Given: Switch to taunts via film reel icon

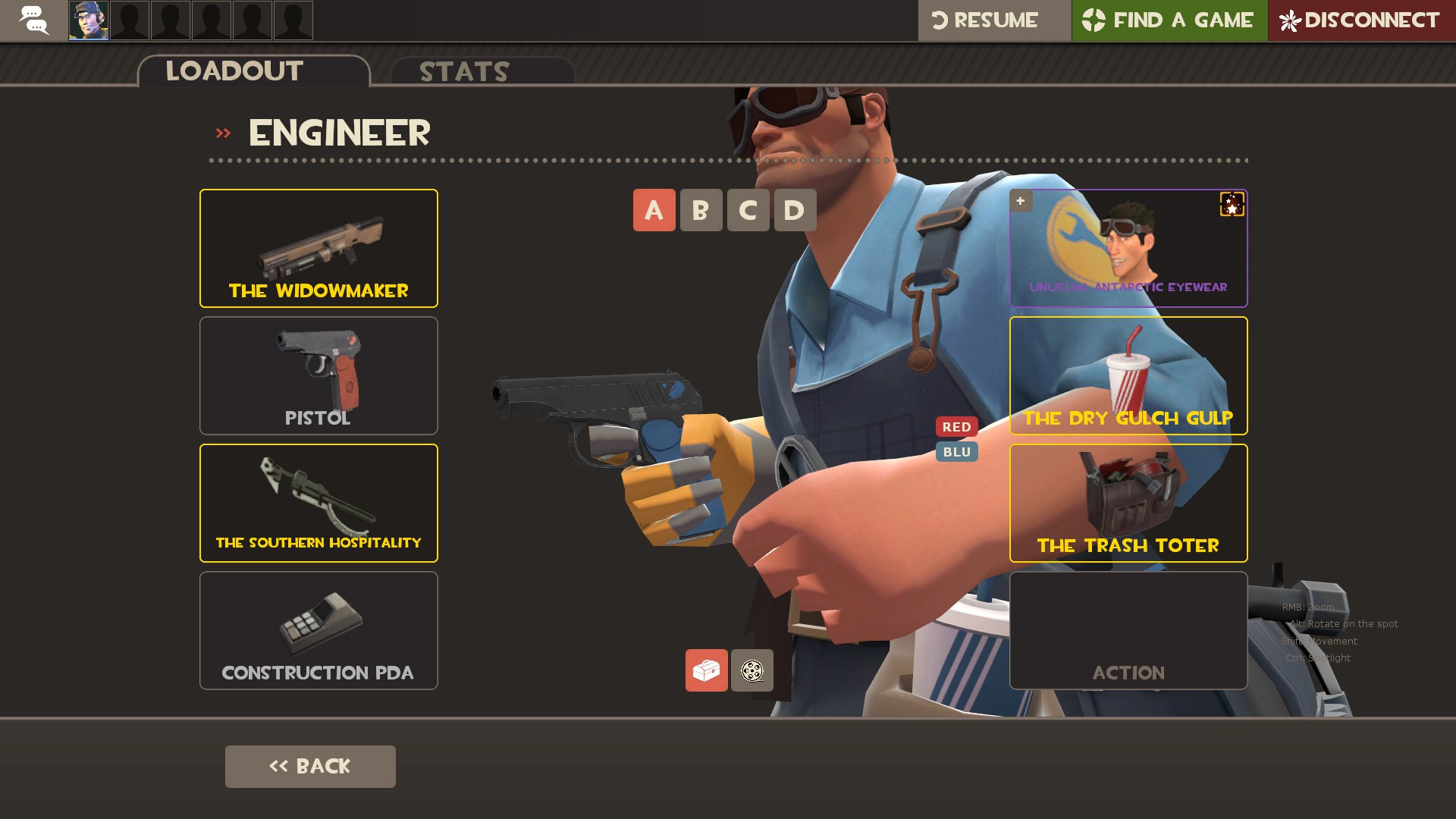Looking at the screenshot, I should coord(752,670).
